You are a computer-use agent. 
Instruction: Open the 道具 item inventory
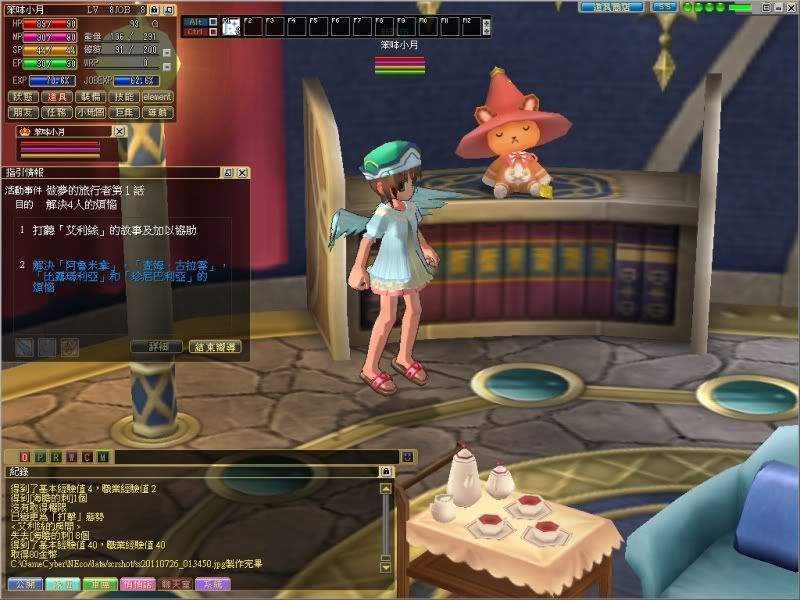(57, 97)
